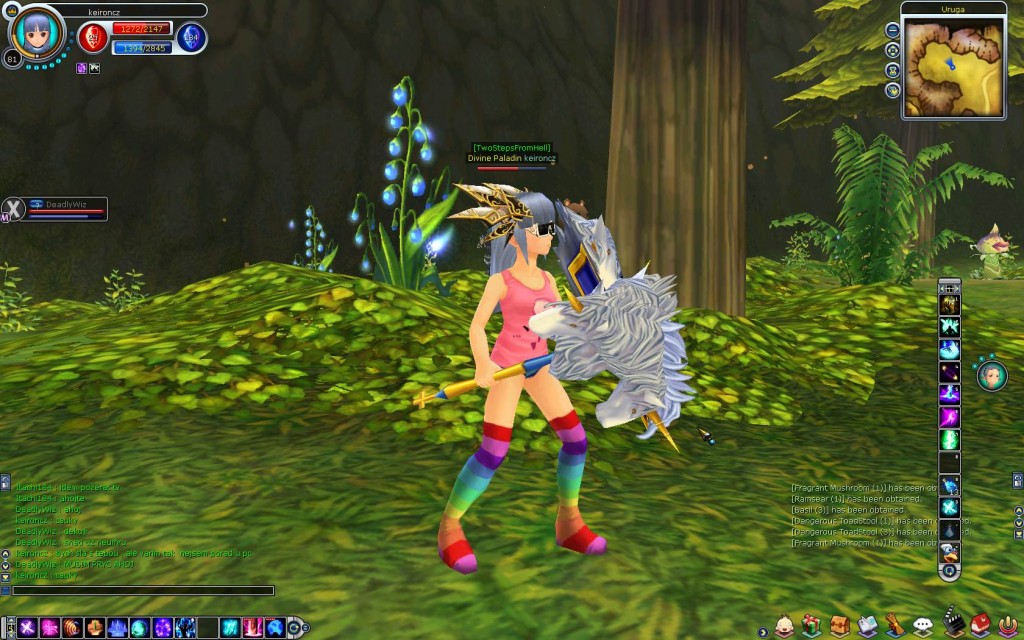This screenshot has width=1024, height=640.
Task: Open the speech bubble chat menu
Action: tap(922, 625)
